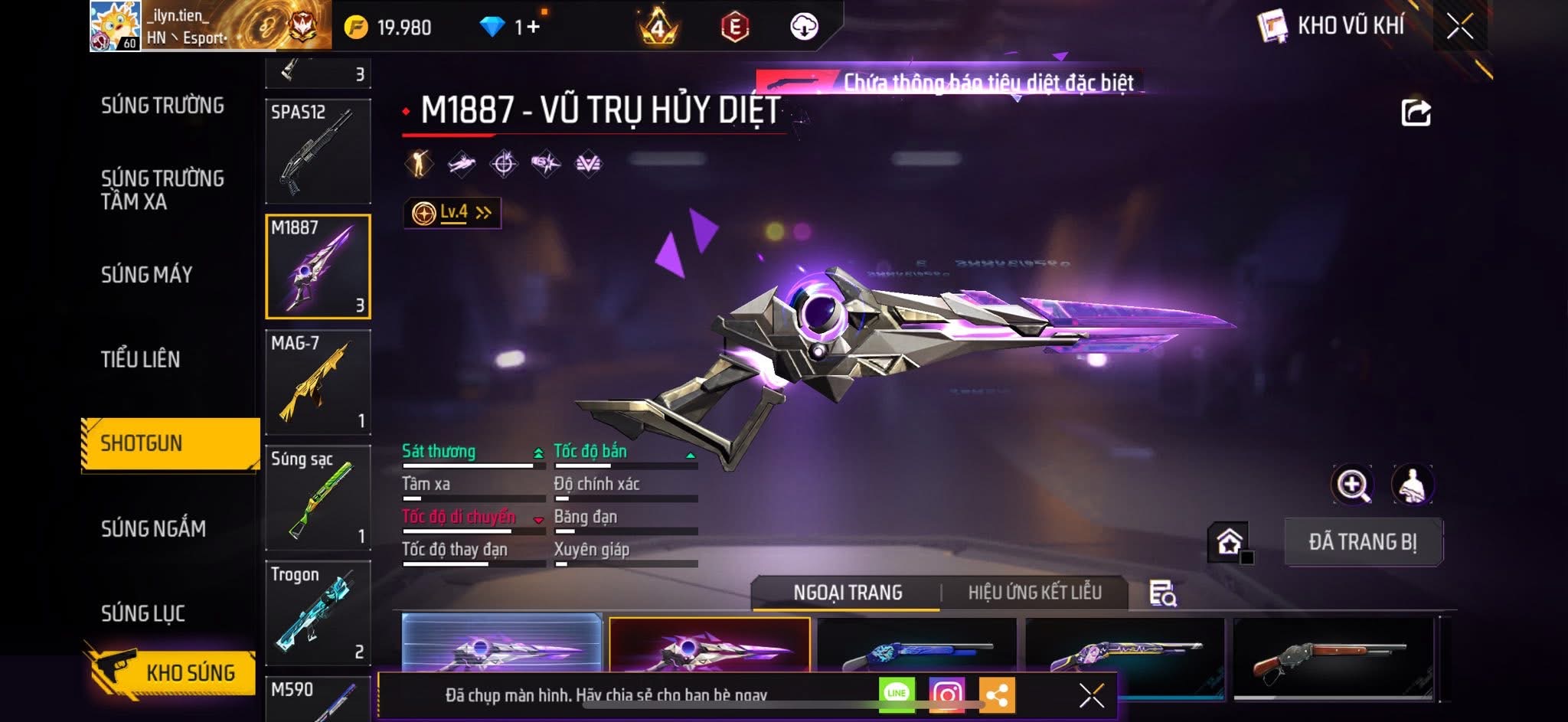This screenshot has height=722, width=1568.
Task: Switch to the SÚNG MÁY category
Action: (x=146, y=275)
